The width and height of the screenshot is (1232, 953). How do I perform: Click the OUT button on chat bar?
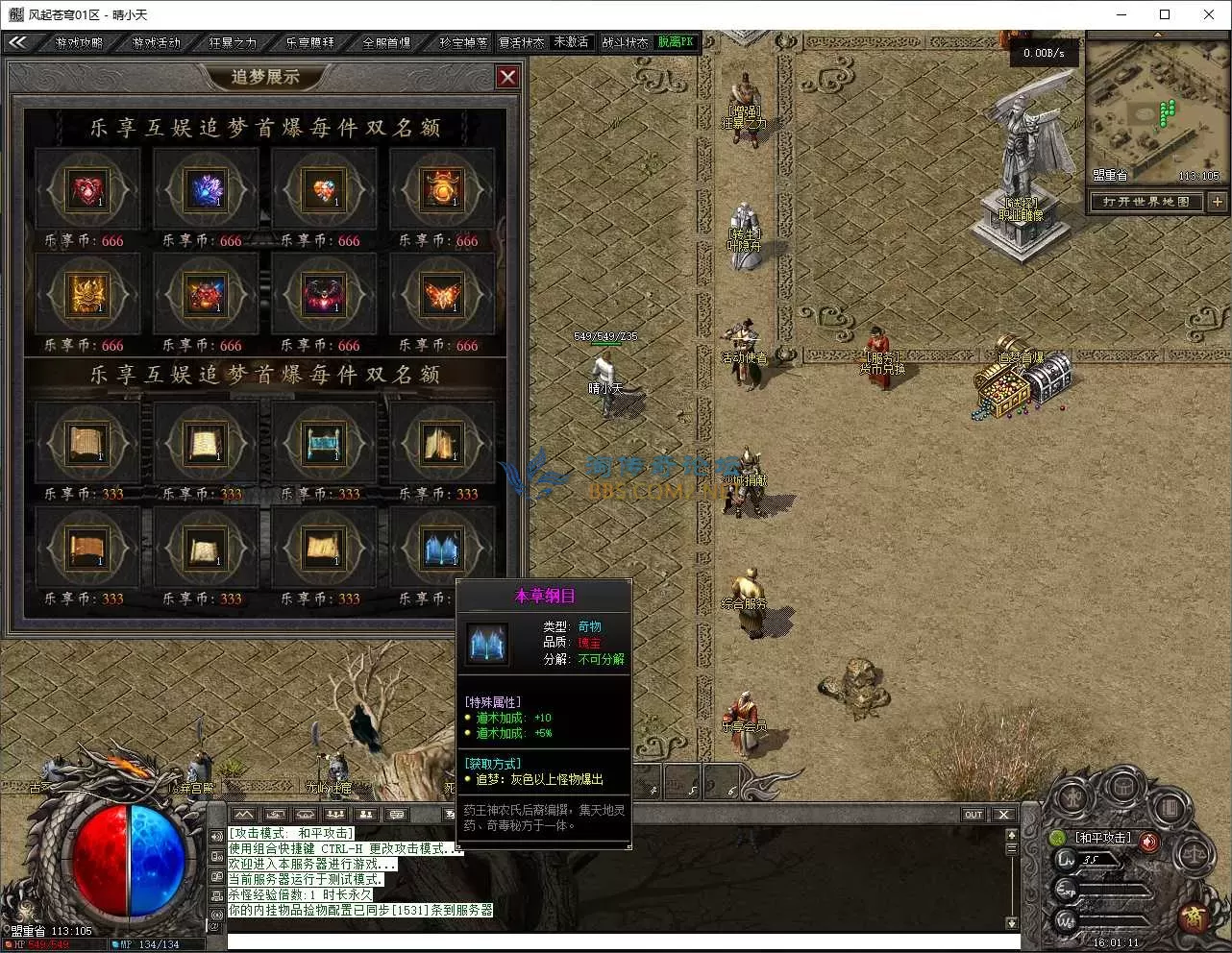click(x=973, y=815)
